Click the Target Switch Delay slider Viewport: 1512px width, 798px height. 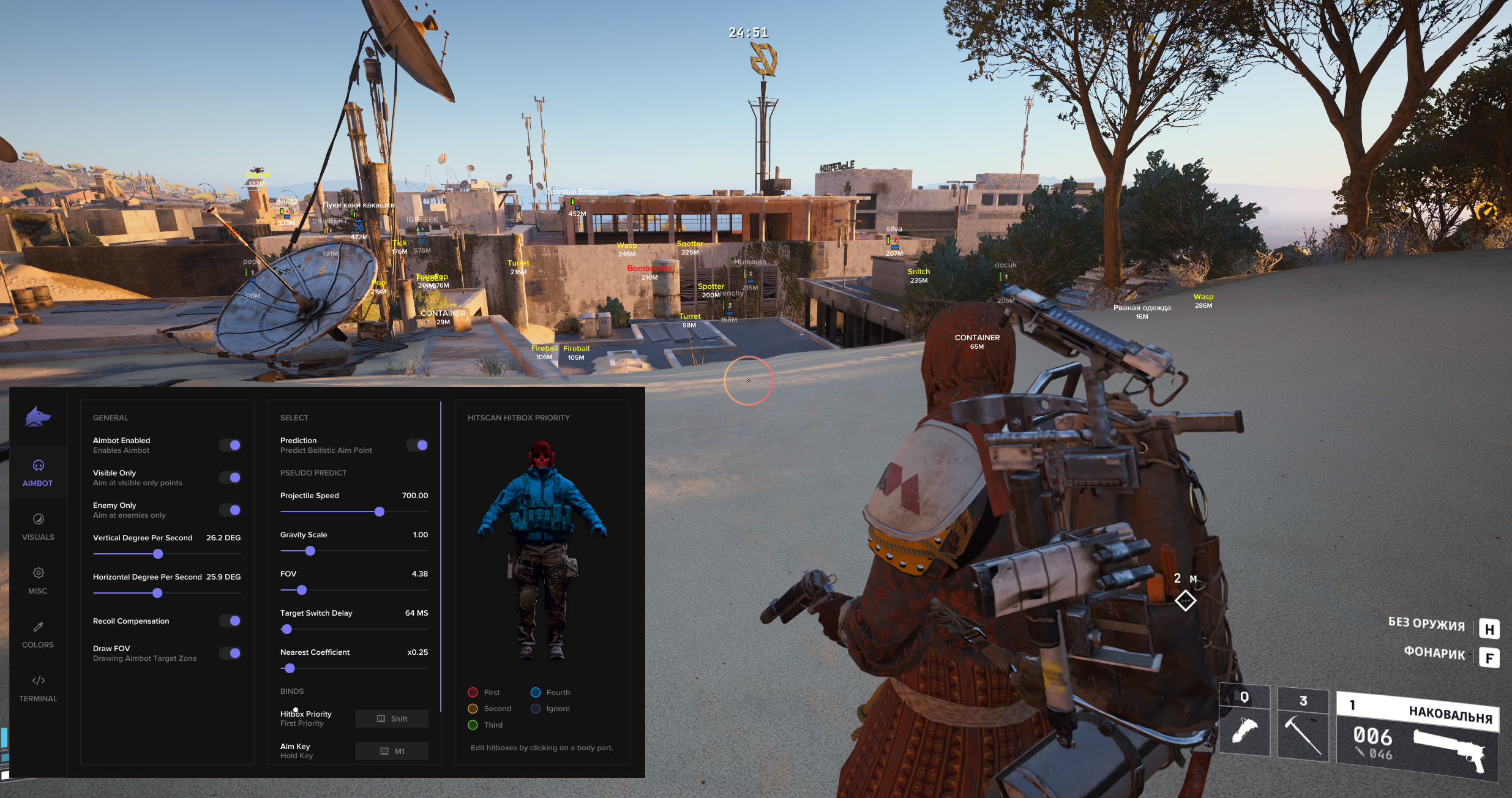286,629
